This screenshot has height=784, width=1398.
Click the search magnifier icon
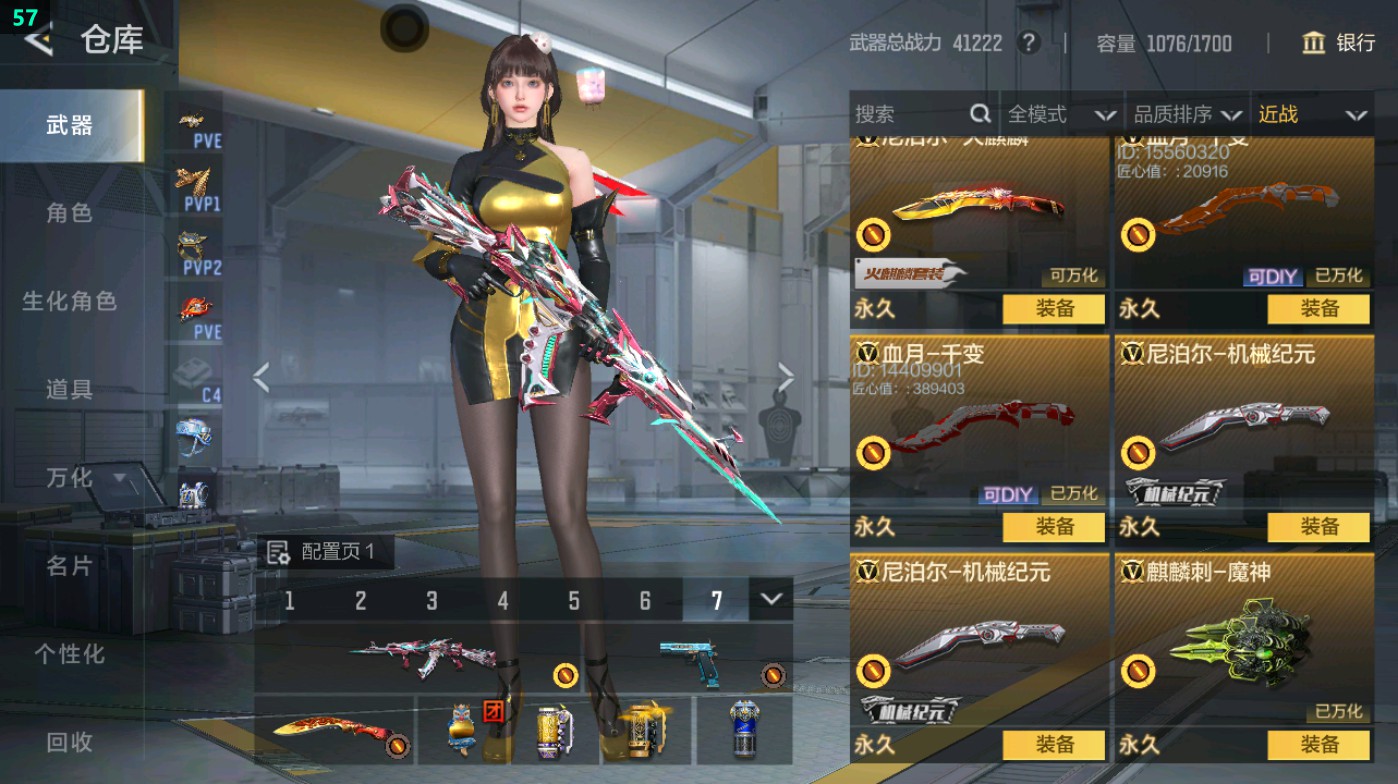coord(978,115)
